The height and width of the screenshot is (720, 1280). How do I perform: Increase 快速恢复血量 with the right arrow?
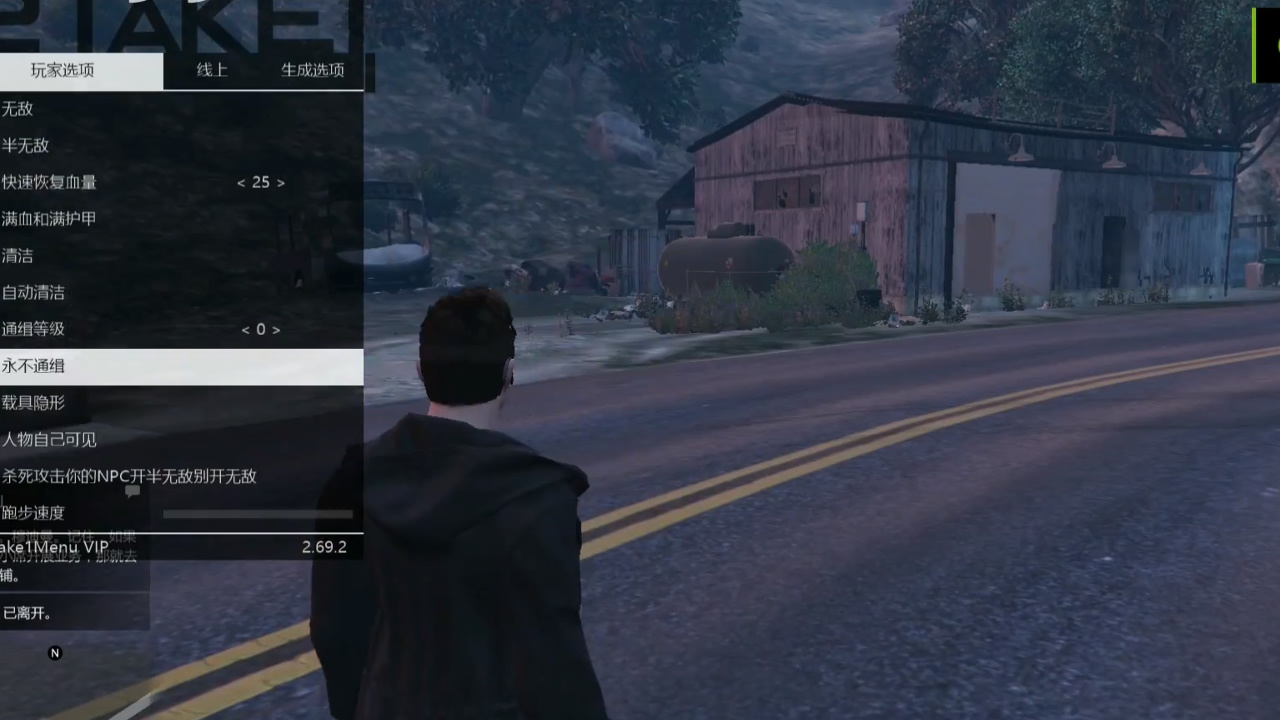click(281, 182)
